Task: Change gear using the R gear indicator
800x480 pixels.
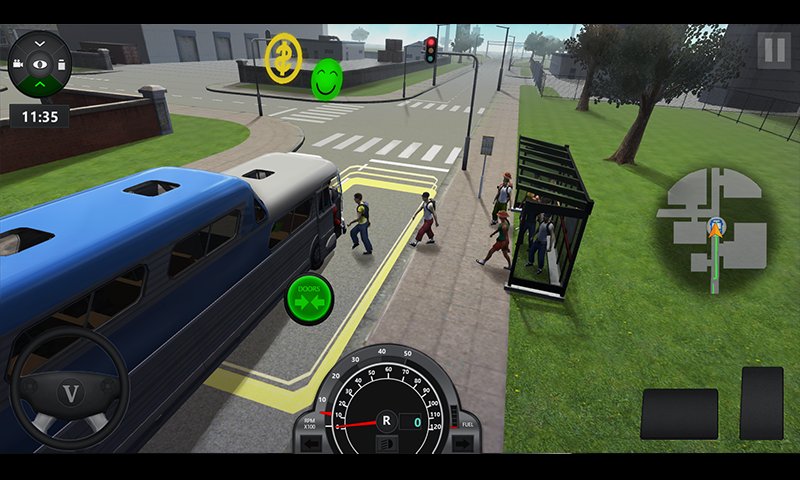Action: tap(386, 421)
